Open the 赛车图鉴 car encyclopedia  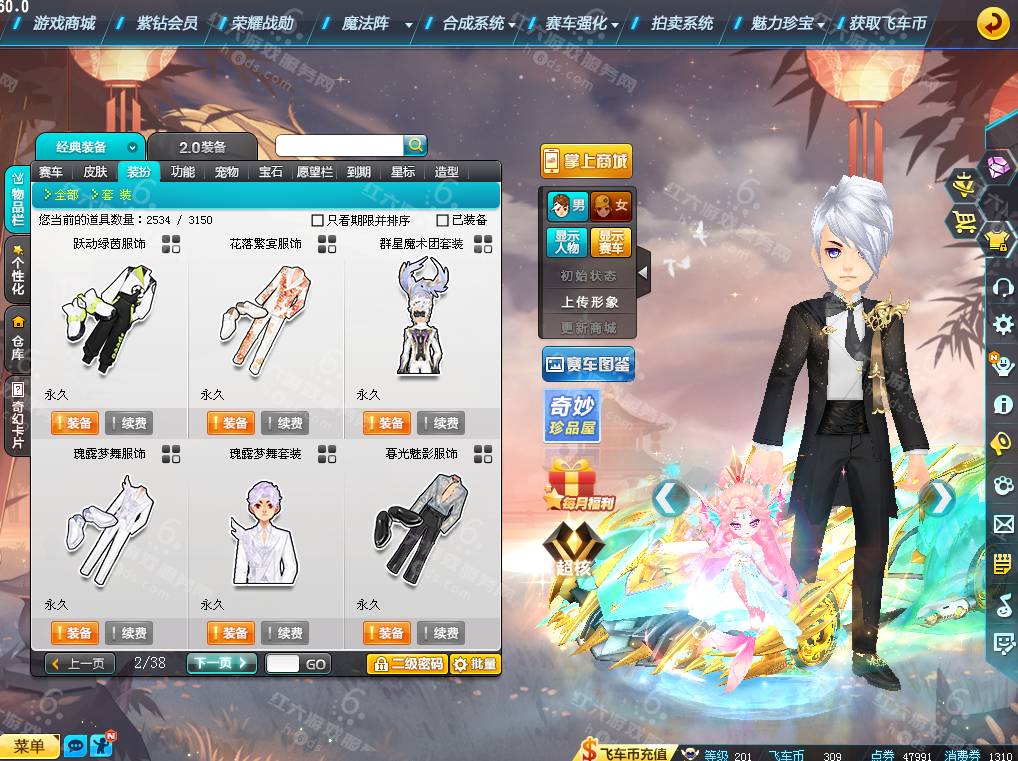[588, 365]
